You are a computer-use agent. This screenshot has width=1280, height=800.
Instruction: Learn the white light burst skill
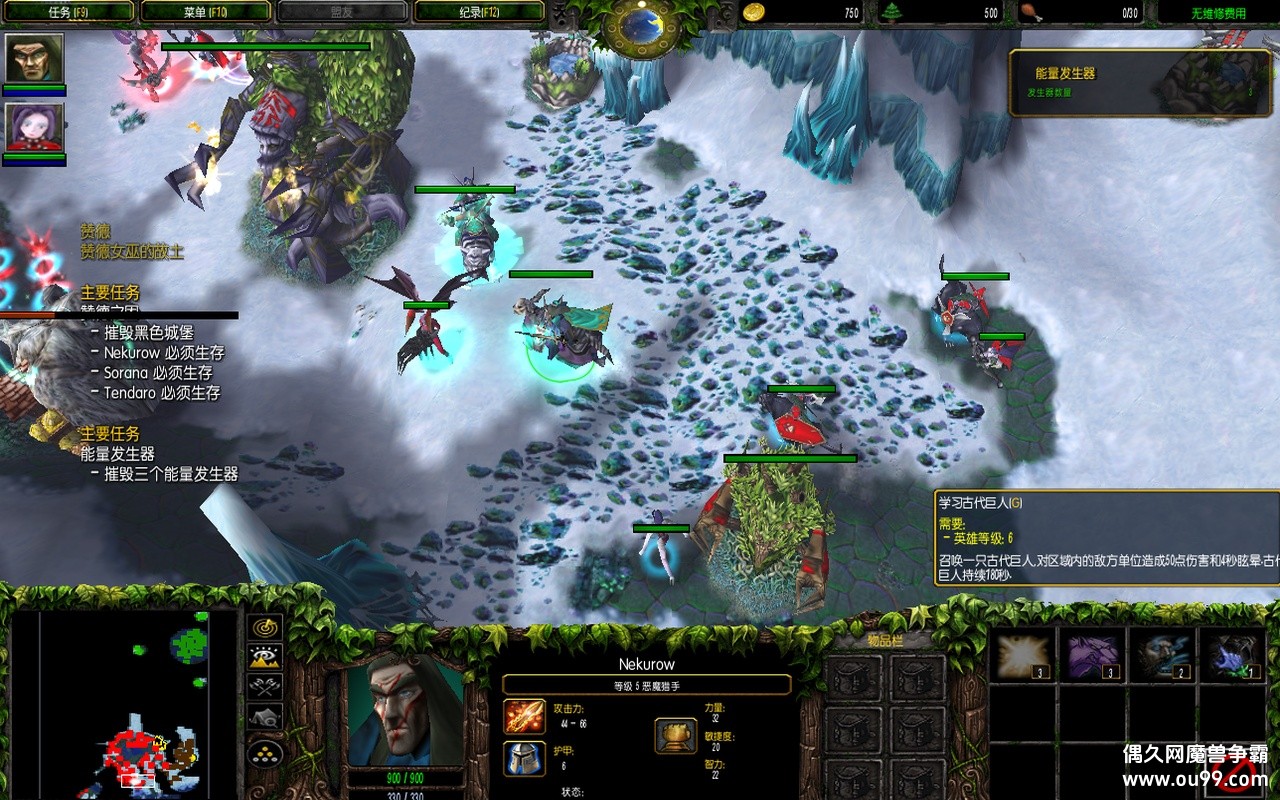1021,654
